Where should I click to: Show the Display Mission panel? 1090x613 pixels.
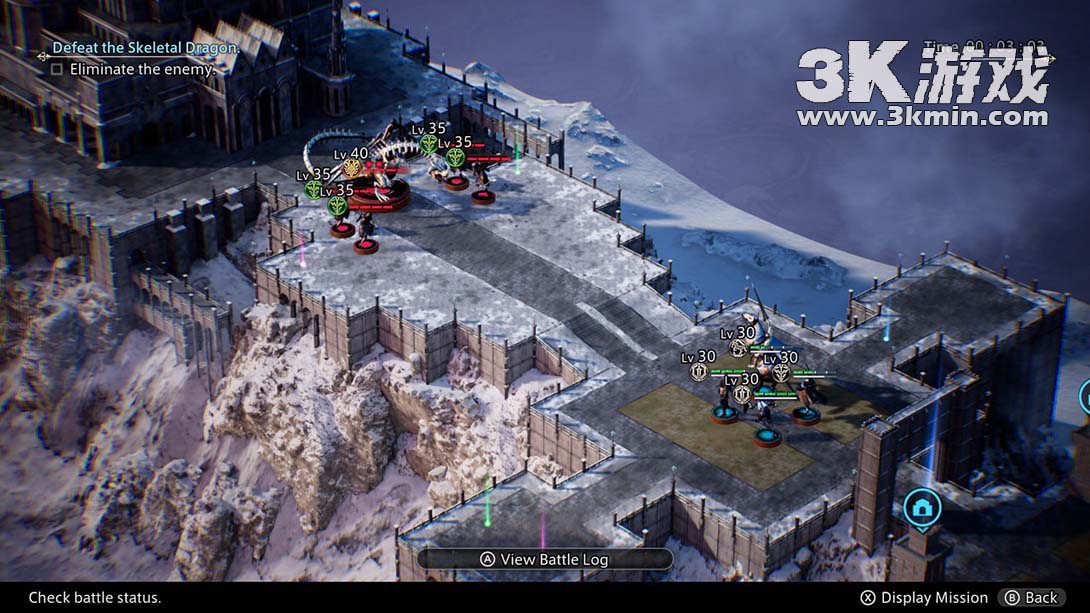click(923, 598)
